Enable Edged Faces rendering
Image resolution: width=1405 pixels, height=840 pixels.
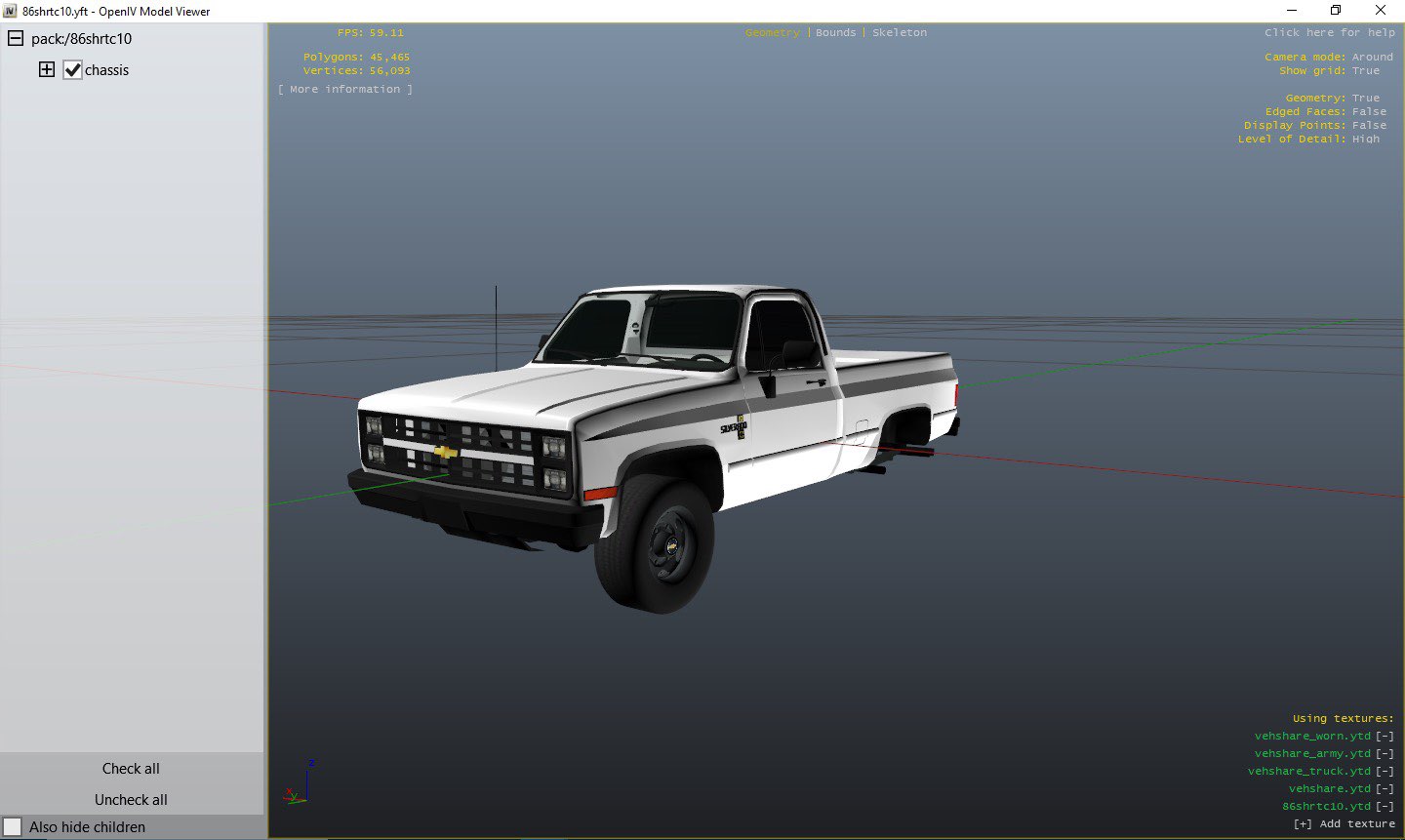1369,111
